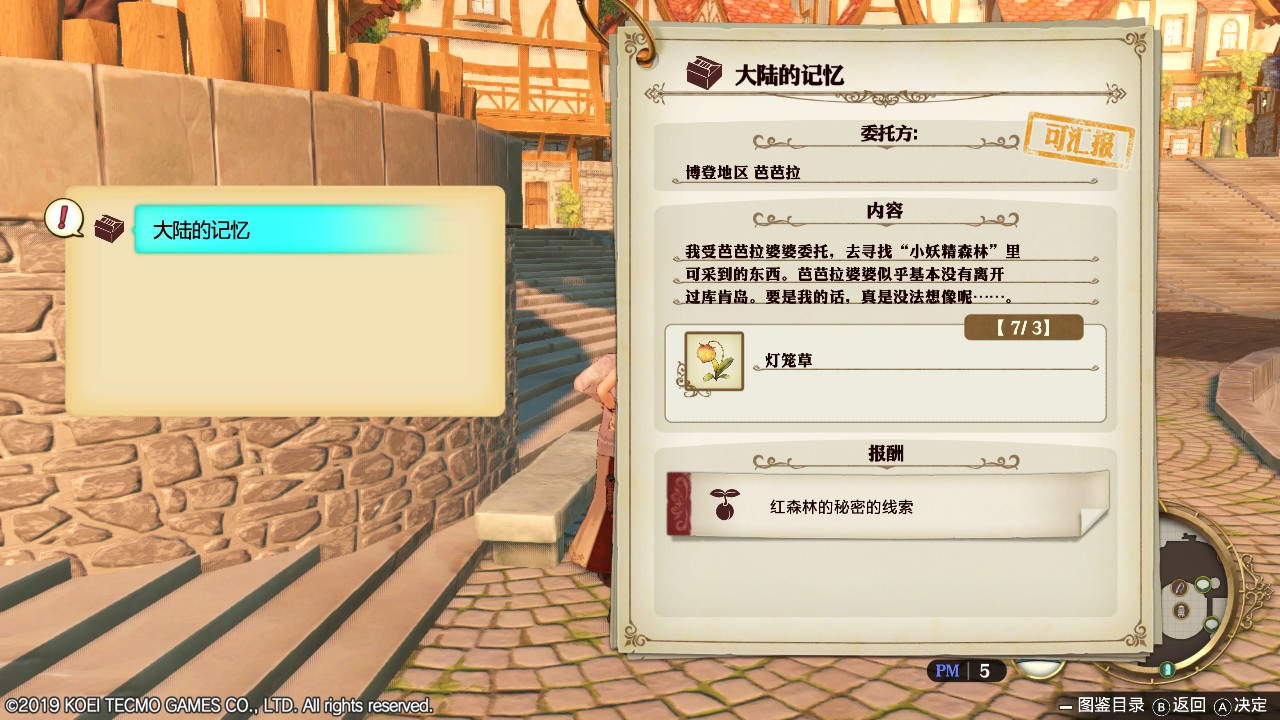
Task: Click the green player marker on the map ring
Action: 1165,667
